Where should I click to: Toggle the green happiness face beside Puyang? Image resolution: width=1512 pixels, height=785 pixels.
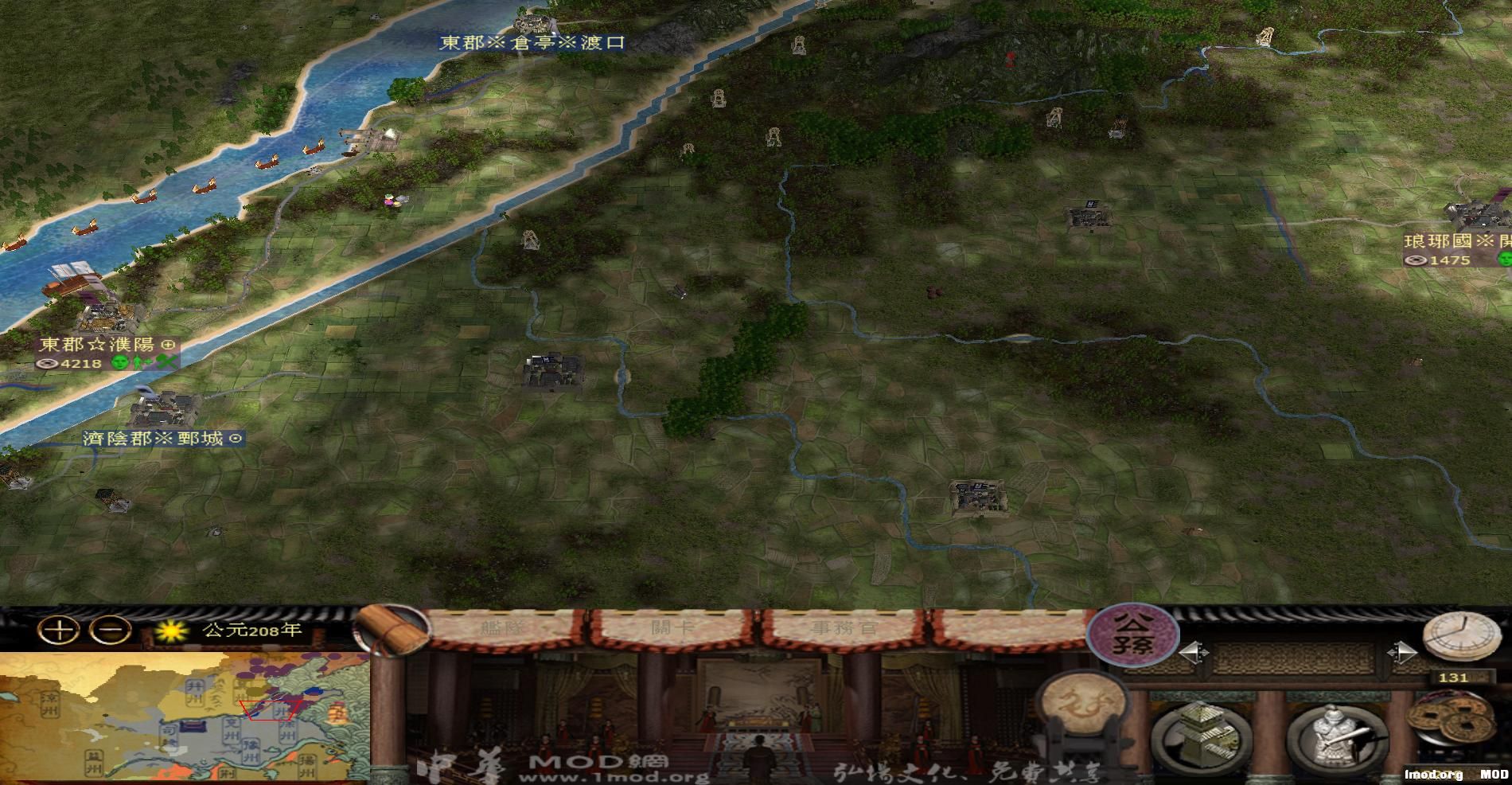119,363
